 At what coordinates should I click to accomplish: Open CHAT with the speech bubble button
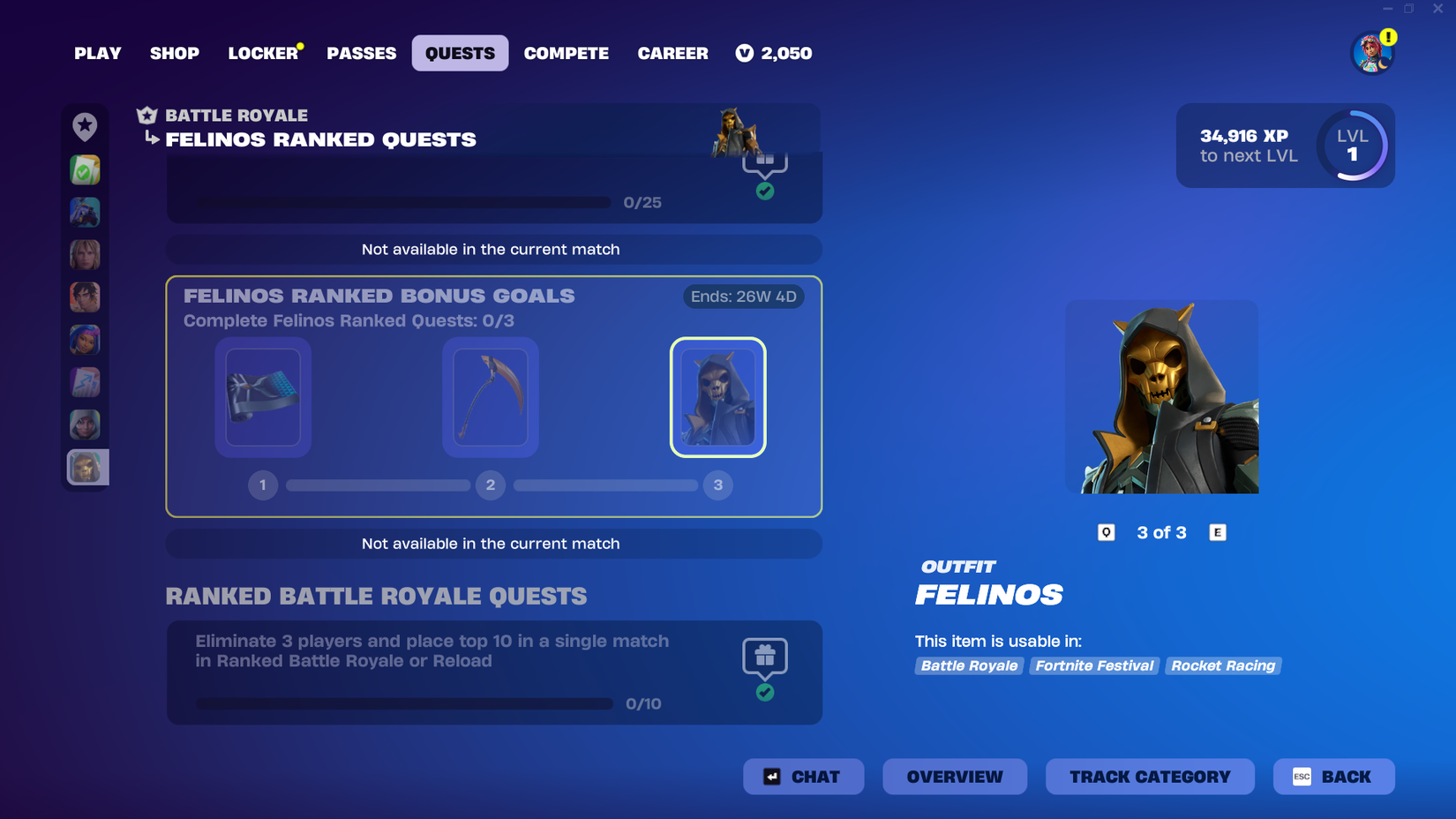pos(803,777)
